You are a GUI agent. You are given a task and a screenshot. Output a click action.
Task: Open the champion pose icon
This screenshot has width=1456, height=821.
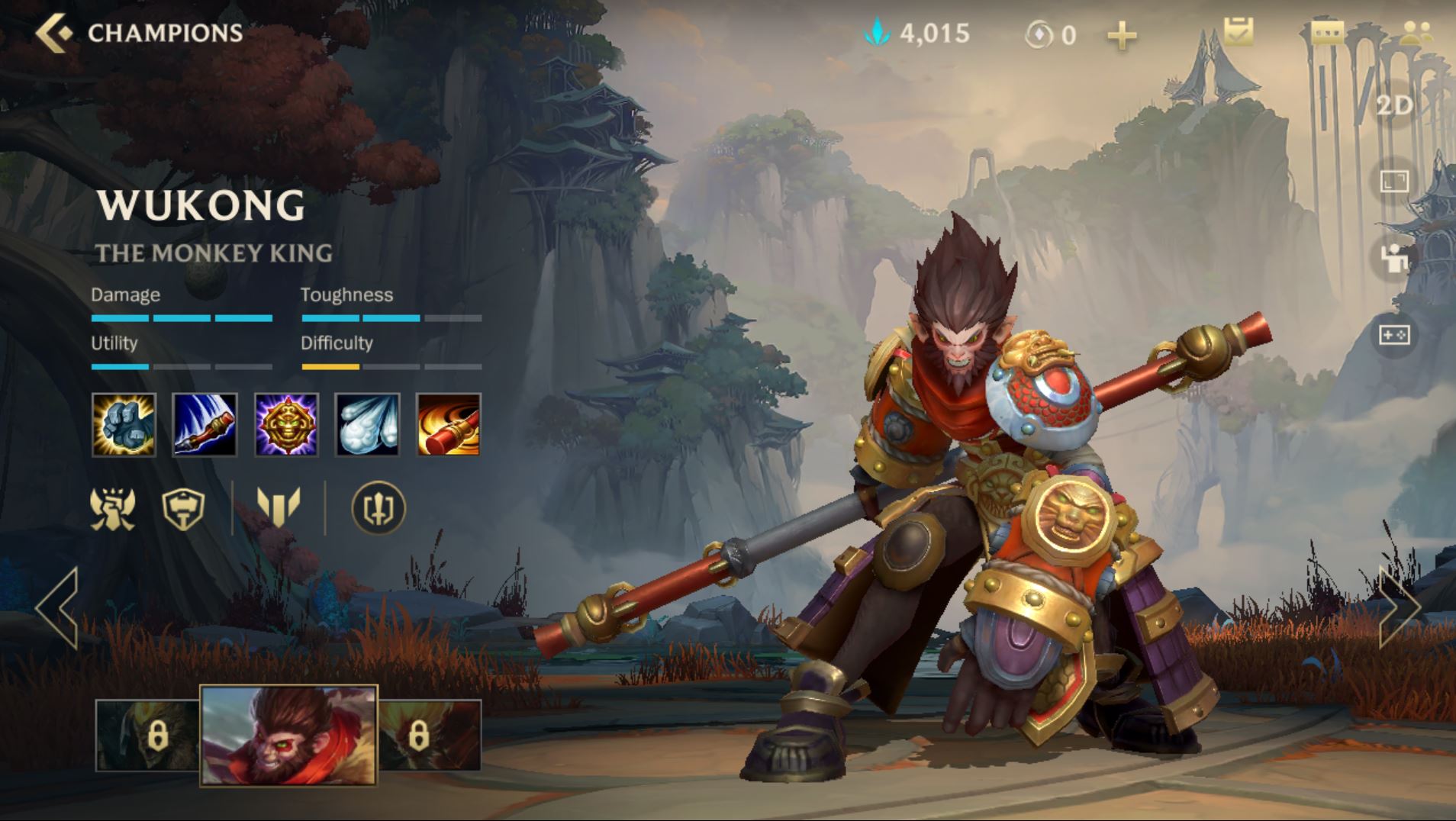[1394, 258]
